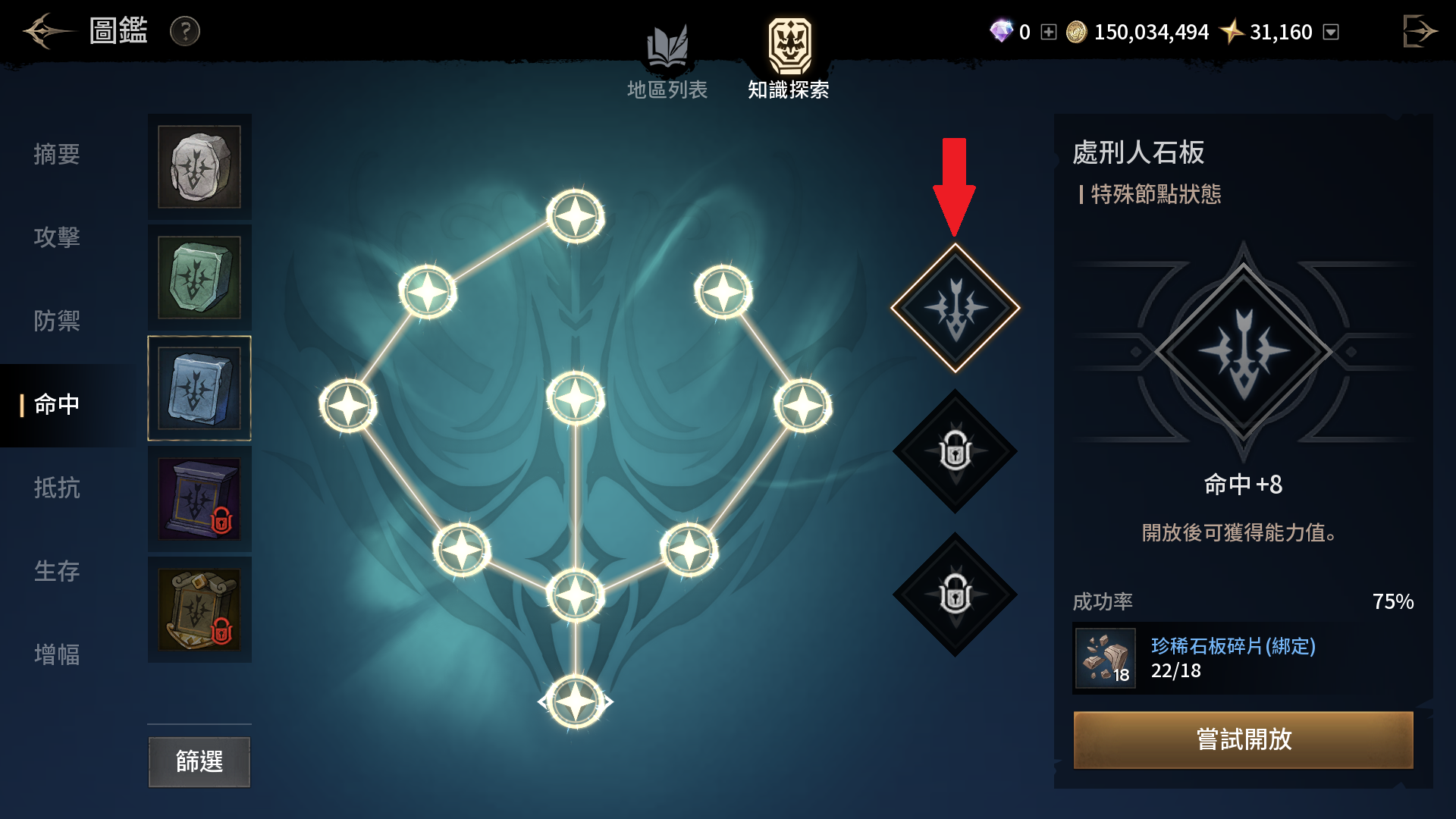Exit via the top-right door icon

point(1419,31)
